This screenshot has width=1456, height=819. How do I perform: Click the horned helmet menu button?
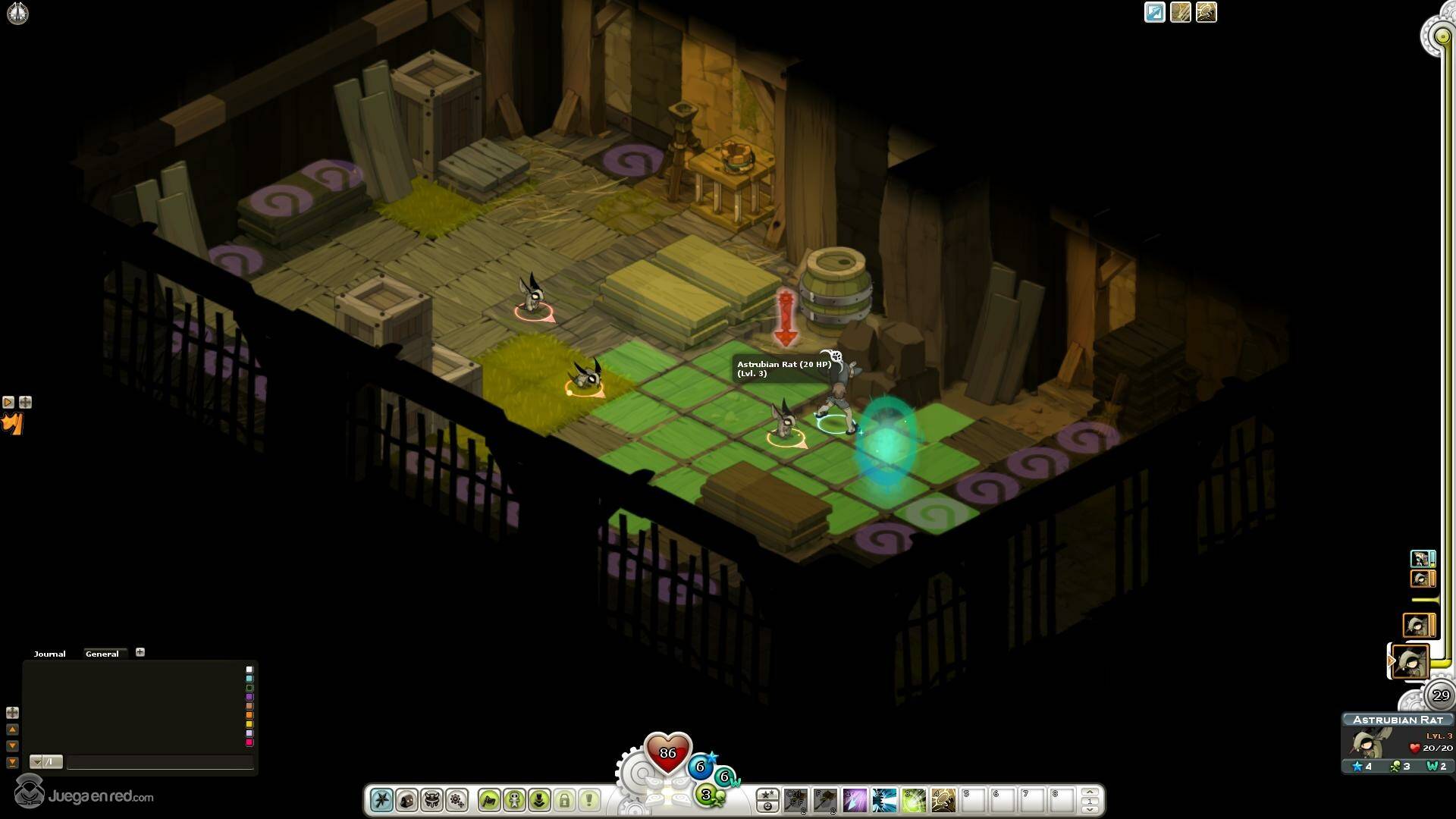[x=431, y=800]
